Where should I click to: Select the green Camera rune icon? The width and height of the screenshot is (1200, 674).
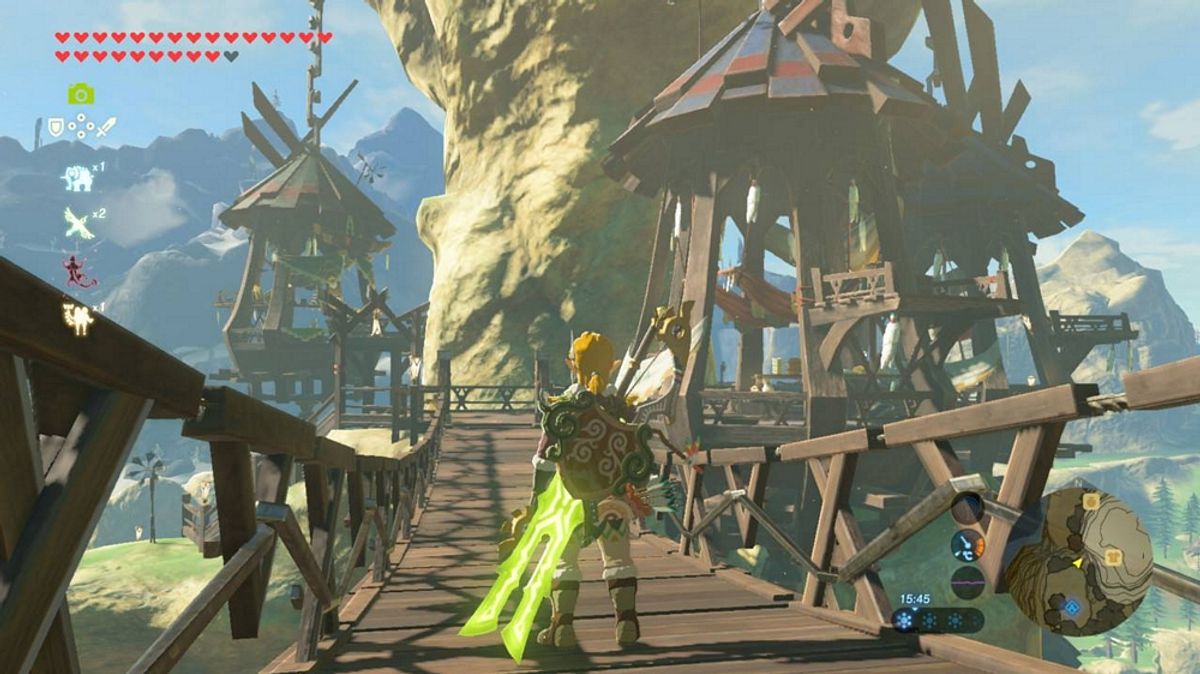point(81,94)
